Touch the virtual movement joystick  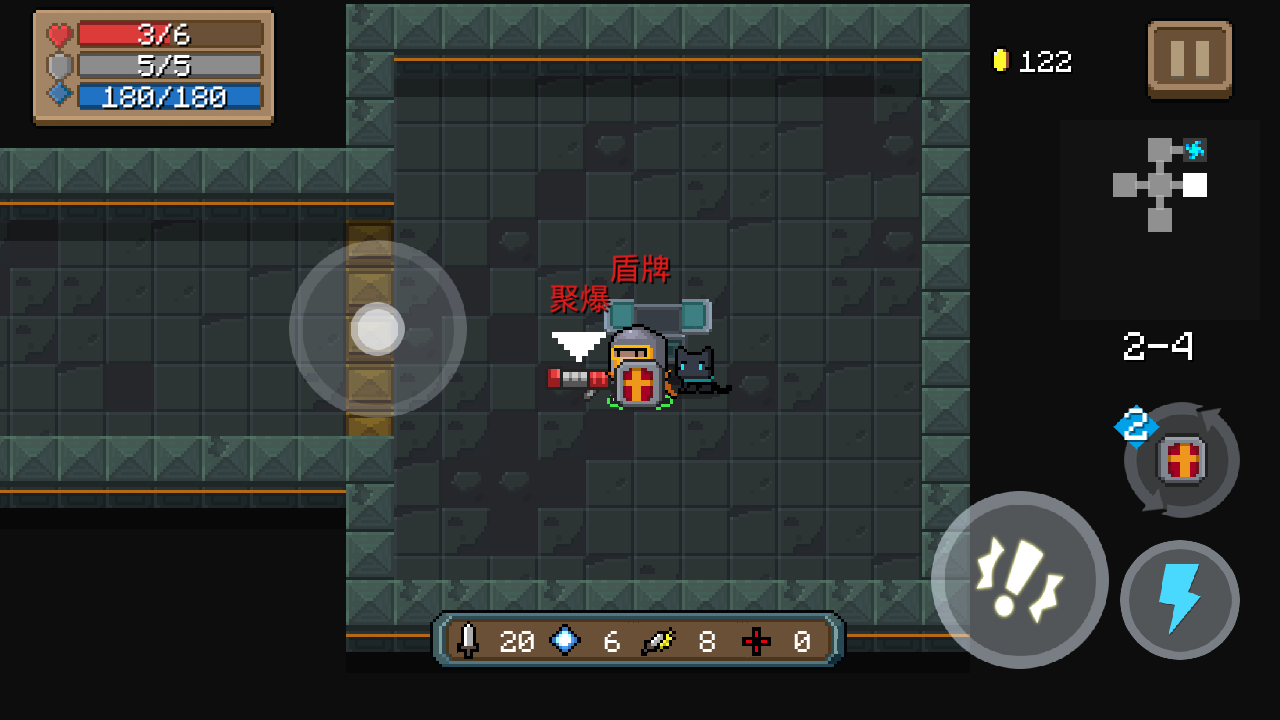[x=378, y=329]
